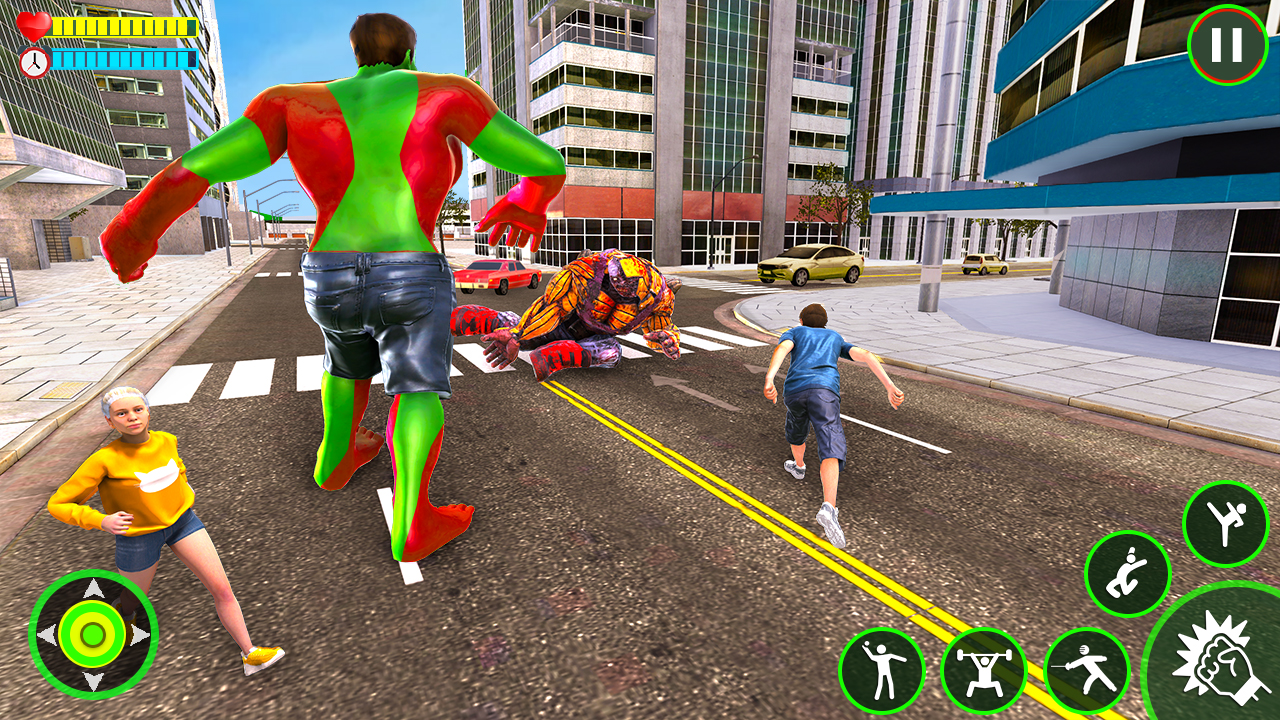1280x720 pixels.
Task: Click the alarm clock timer icon
Action: tap(32, 60)
